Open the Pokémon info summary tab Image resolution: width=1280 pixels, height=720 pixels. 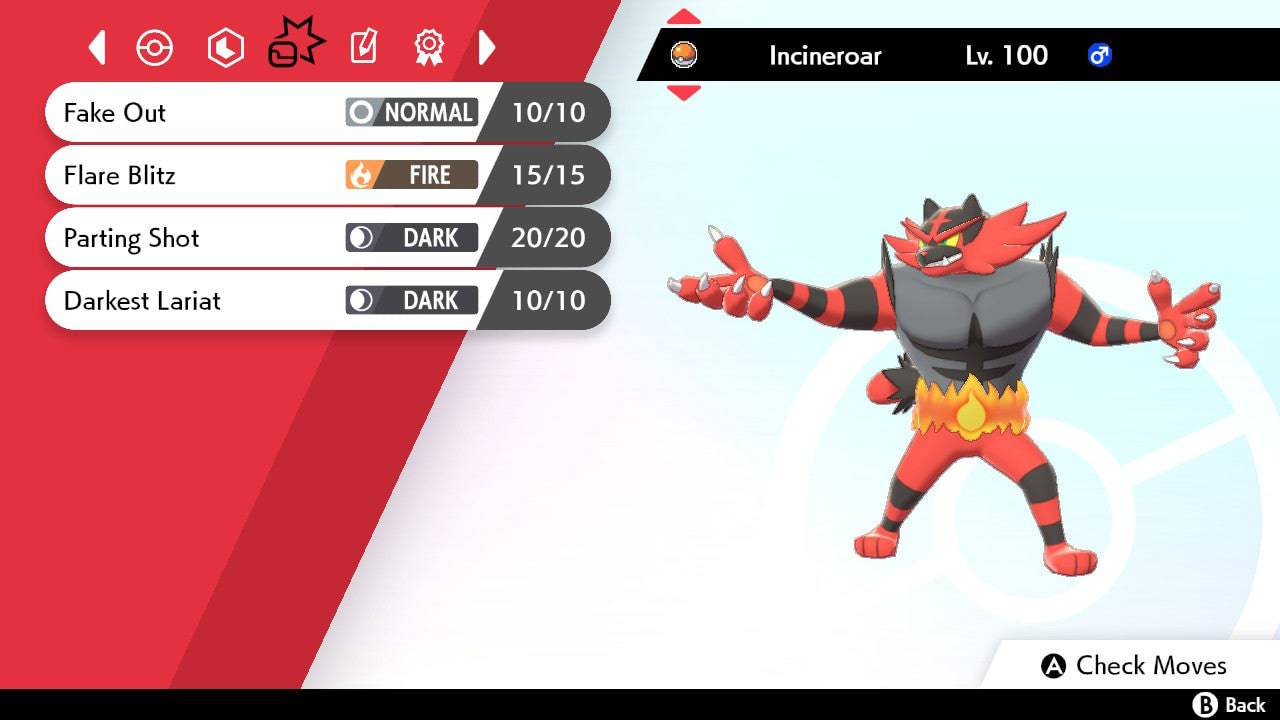[155, 47]
